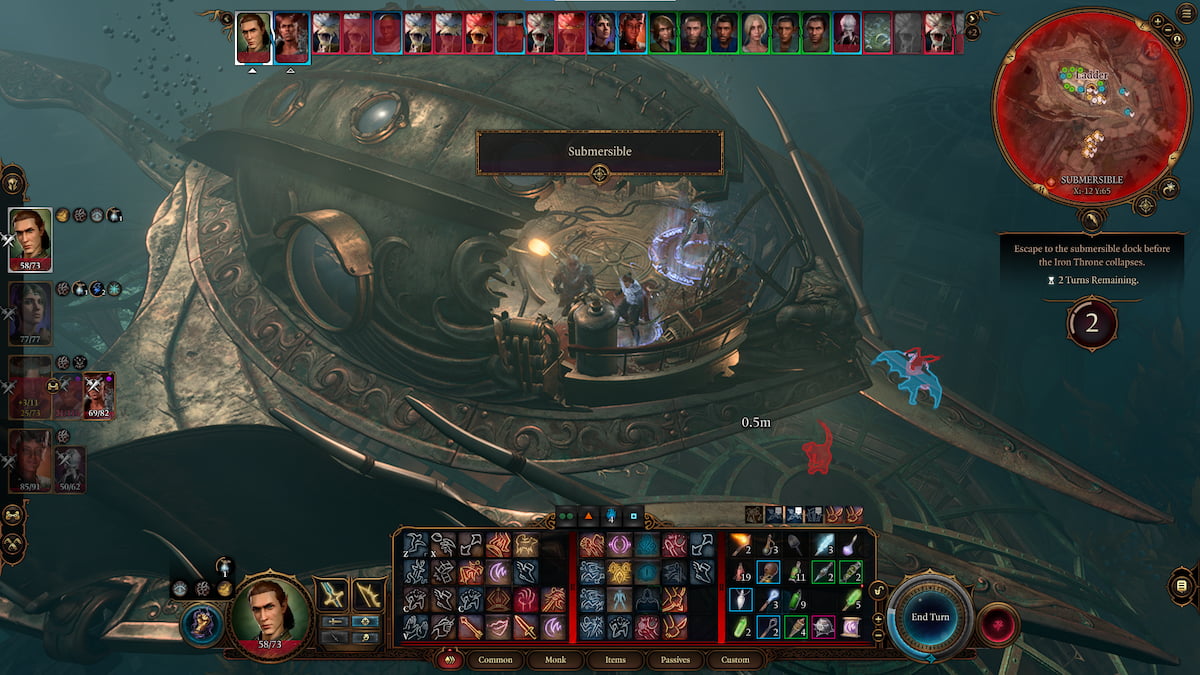Show the Passives hotbar tab
Screen dimensions: 1200x675
coord(675,660)
